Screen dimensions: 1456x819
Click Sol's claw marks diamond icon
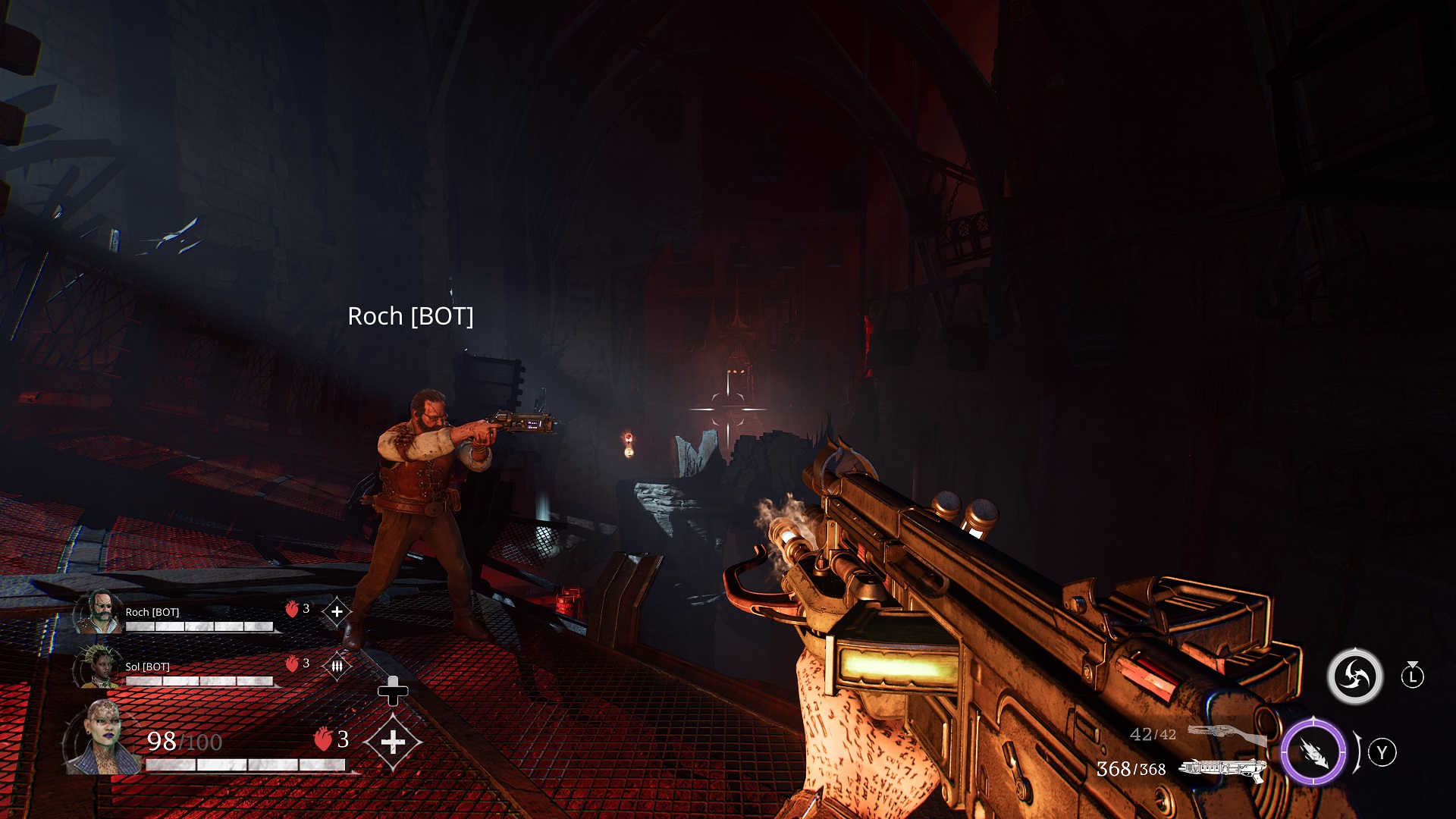(337, 666)
